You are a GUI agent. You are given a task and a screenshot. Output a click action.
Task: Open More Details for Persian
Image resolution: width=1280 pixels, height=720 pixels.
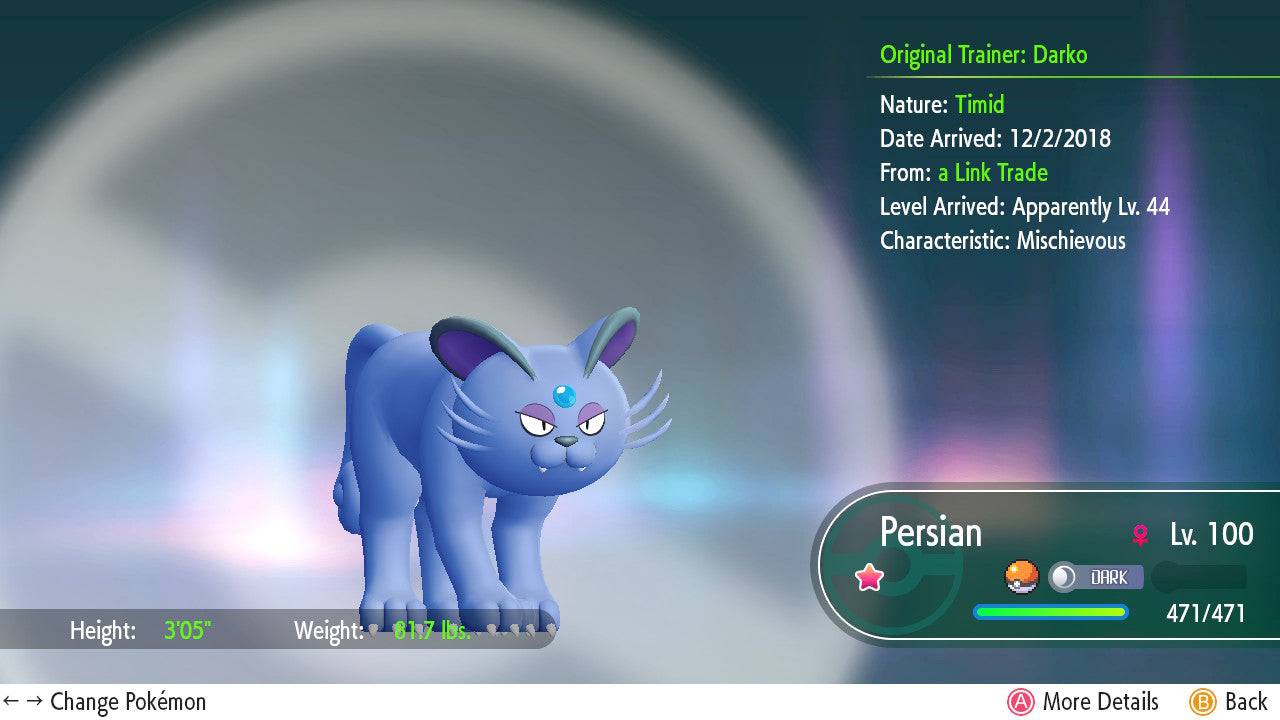click(x=1083, y=702)
